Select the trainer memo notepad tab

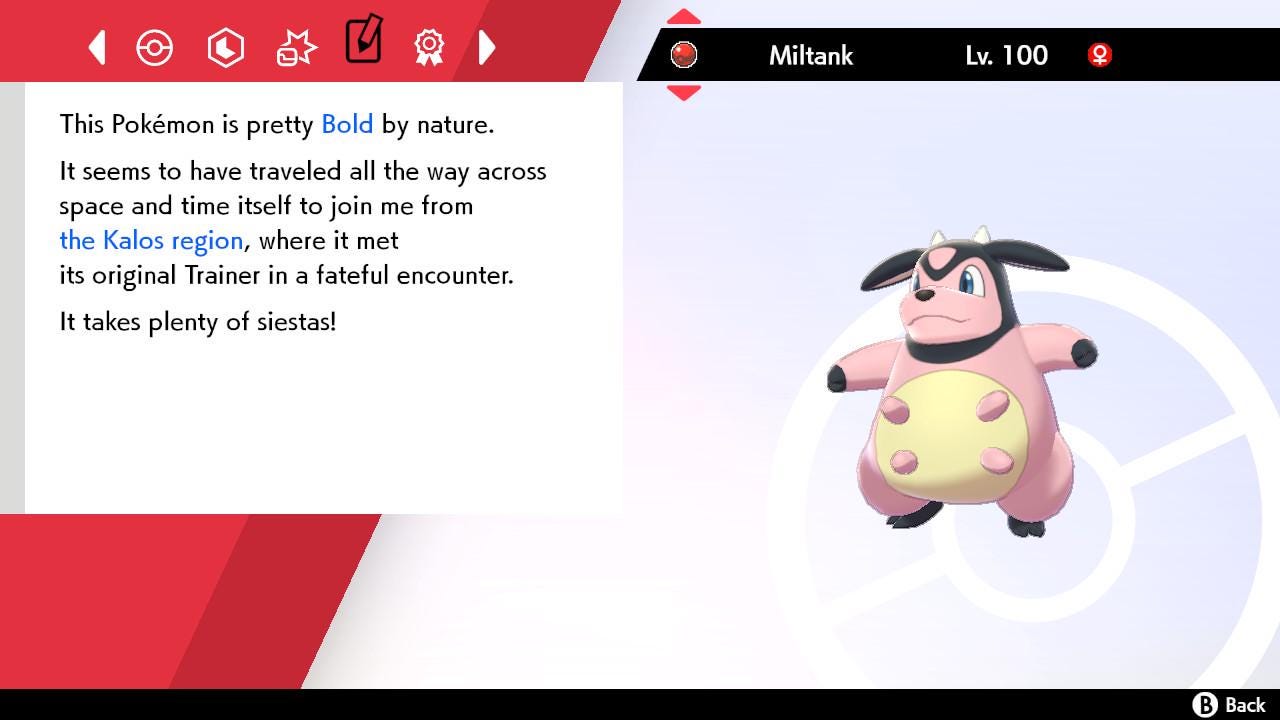tap(363, 41)
